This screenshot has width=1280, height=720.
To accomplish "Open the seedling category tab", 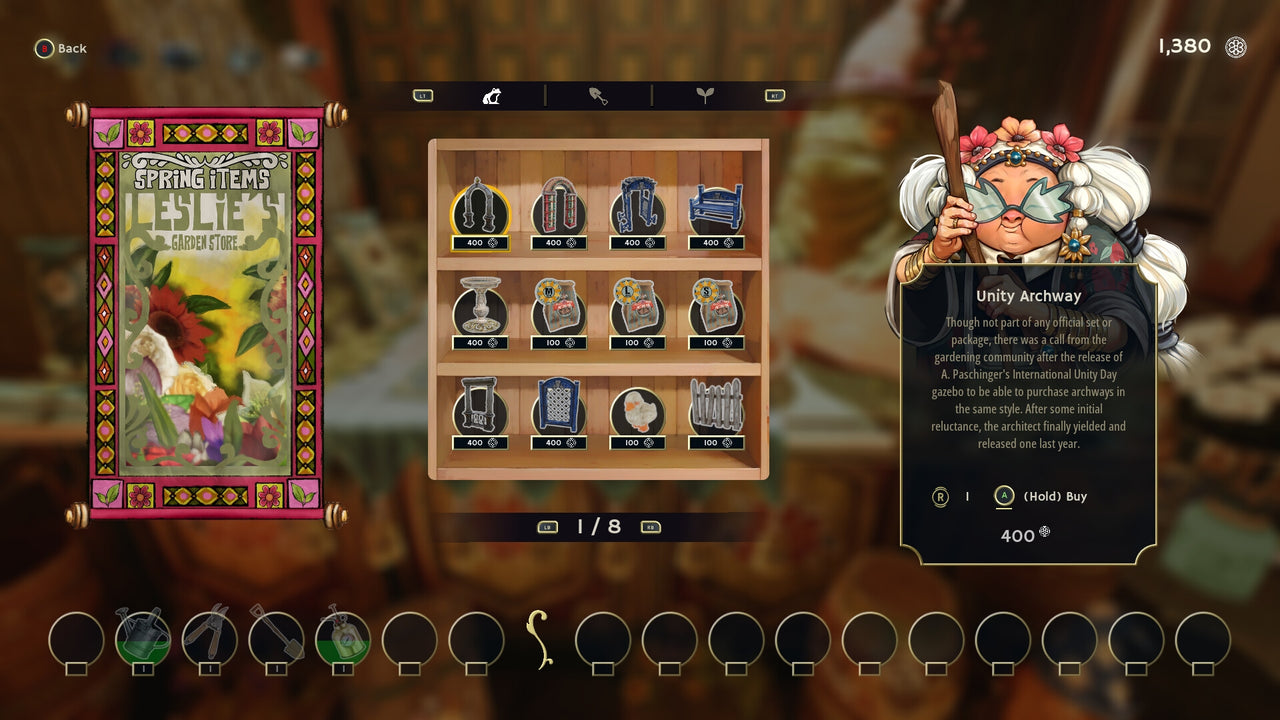I will tap(707, 94).
